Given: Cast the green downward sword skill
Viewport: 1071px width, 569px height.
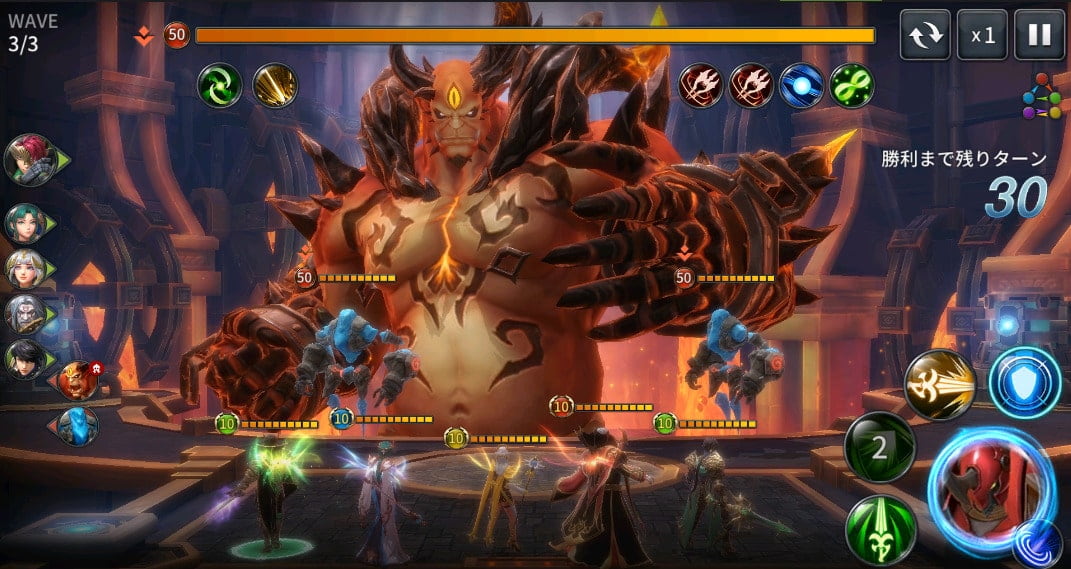Looking at the screenshot, I should (x=880, y=529).
